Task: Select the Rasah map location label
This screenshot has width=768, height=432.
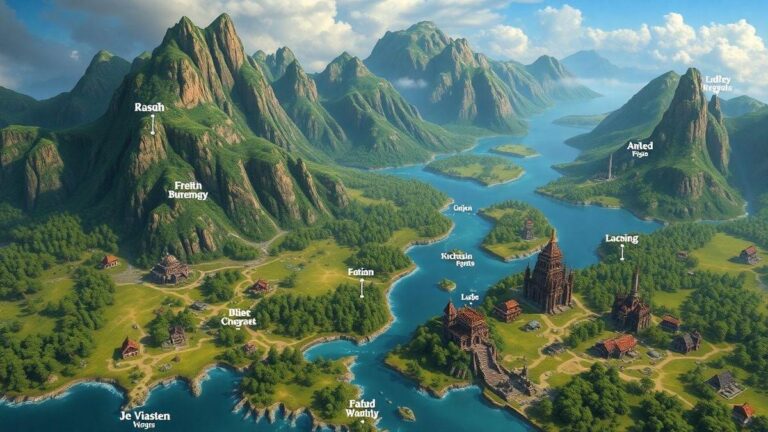Action: pos(152,107)
